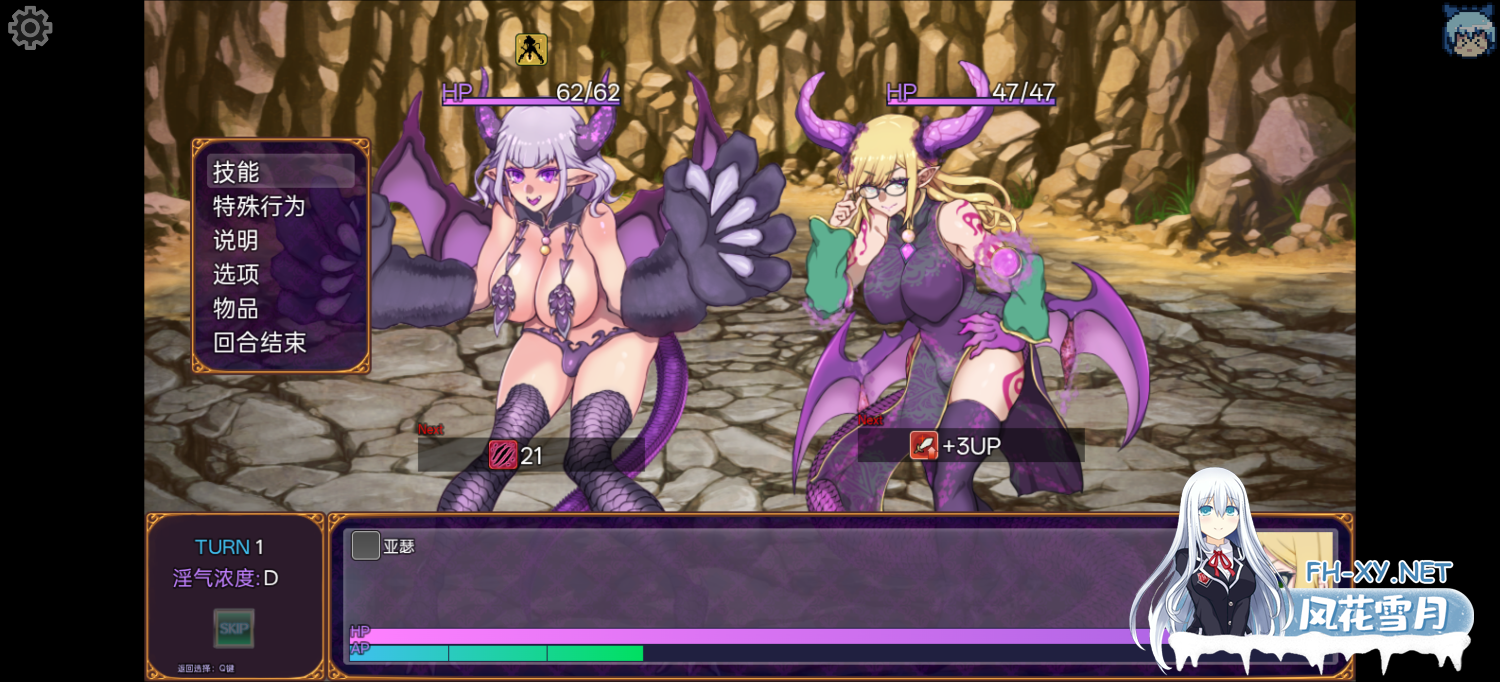This screenshot has width=1500, height=682.
Task: Click the pixel avatar icon in corner
Action: pos(1468,30)
